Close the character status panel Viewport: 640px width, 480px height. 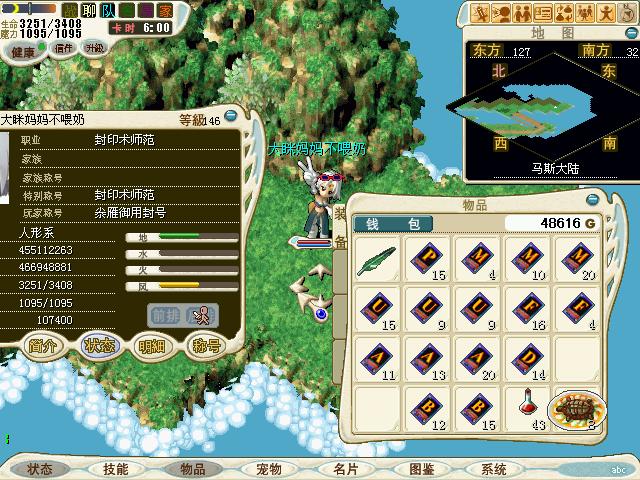click(x=230, y=115)
